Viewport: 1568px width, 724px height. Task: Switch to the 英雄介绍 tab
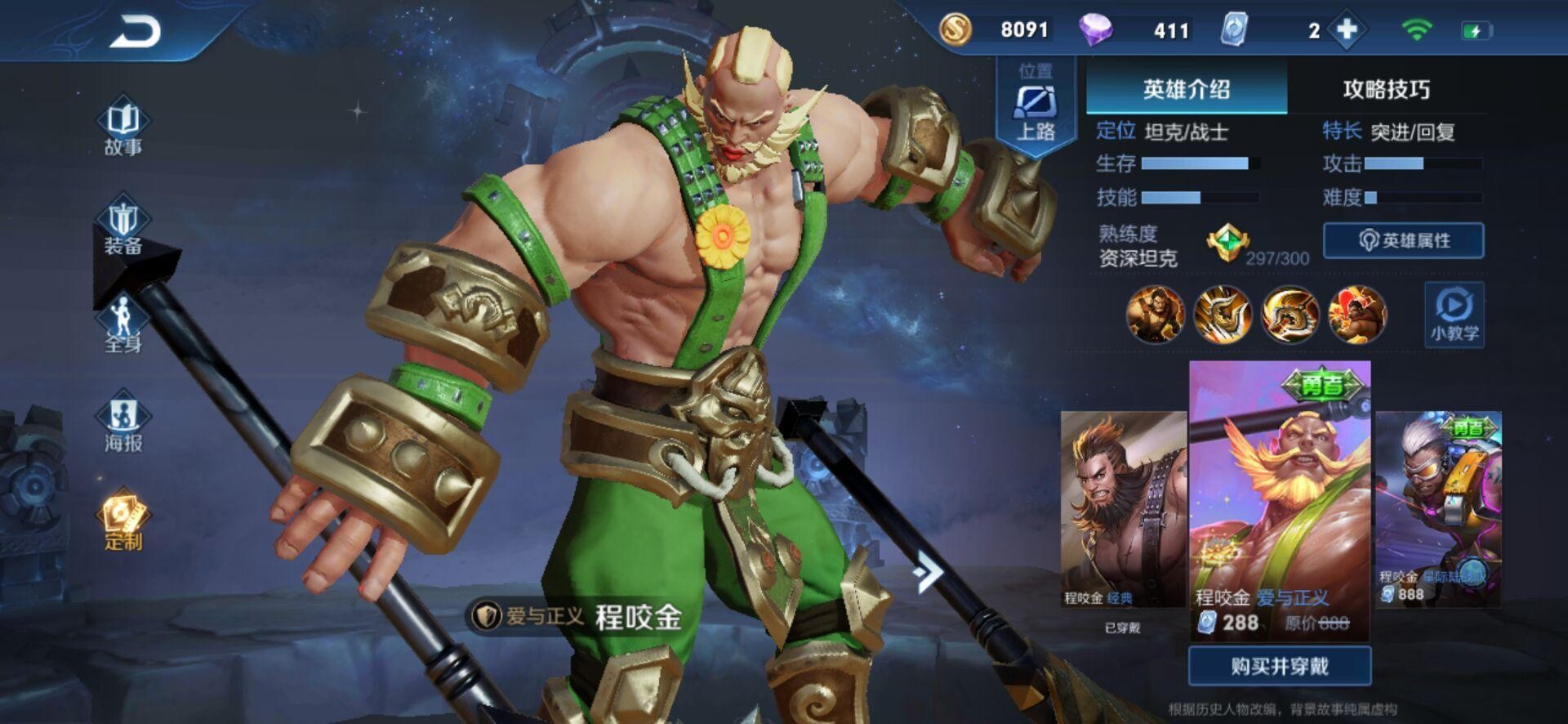[x=1186, y=89]
